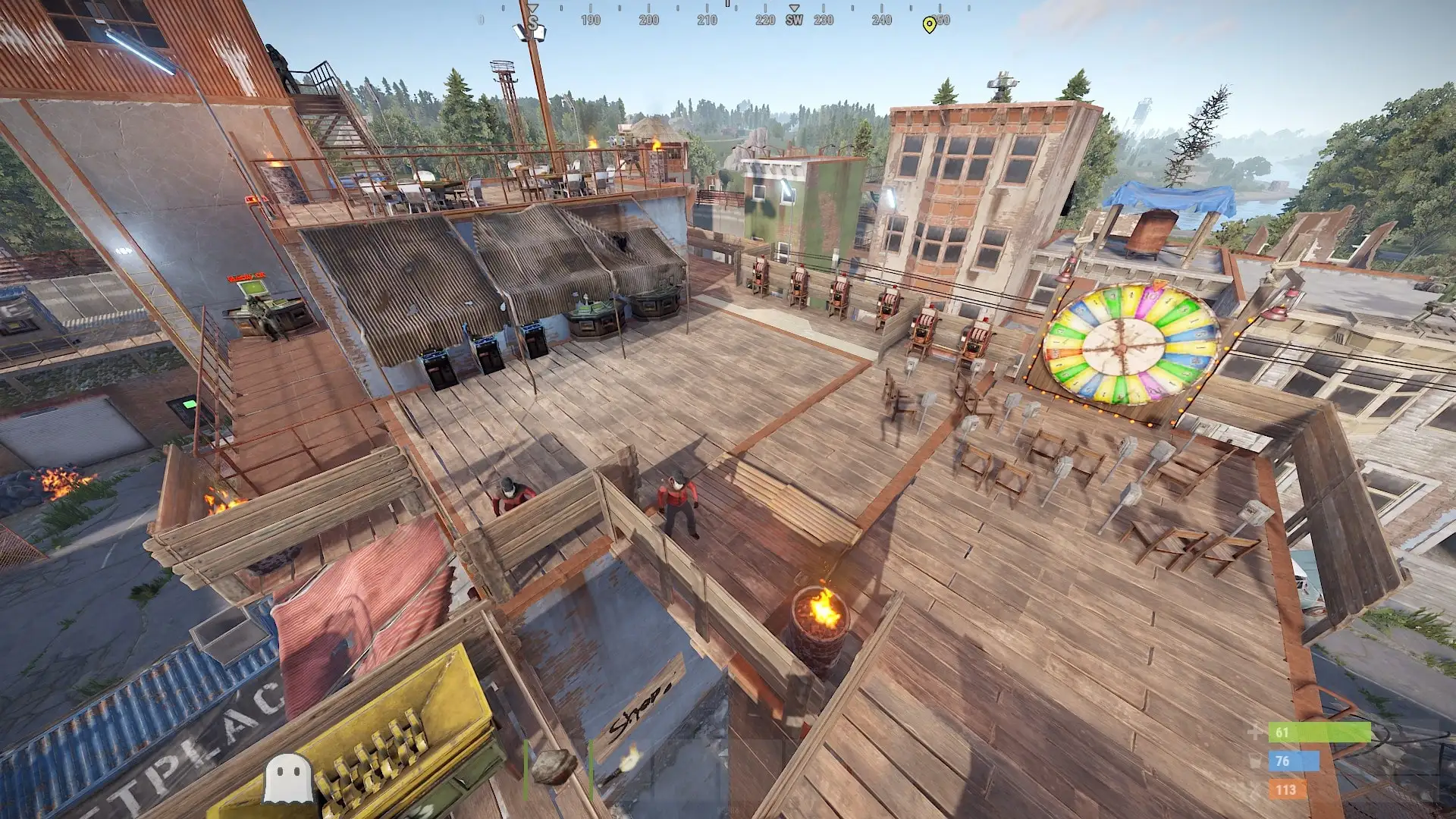Click the yellow map marker on the compass
The height and width of the screenshot is (819, 1456).
pos(929,25)
